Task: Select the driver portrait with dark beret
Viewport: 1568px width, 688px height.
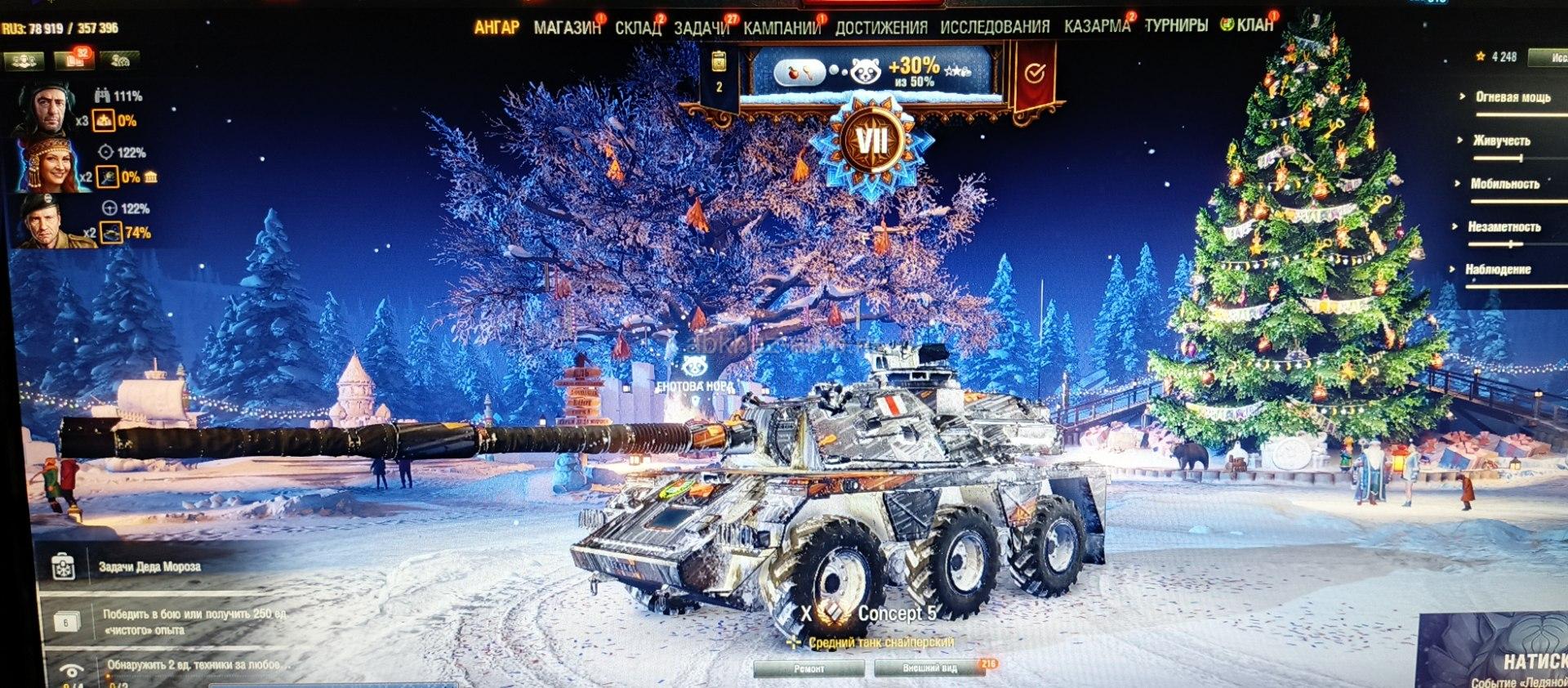Action: click(x=46, y=221)
